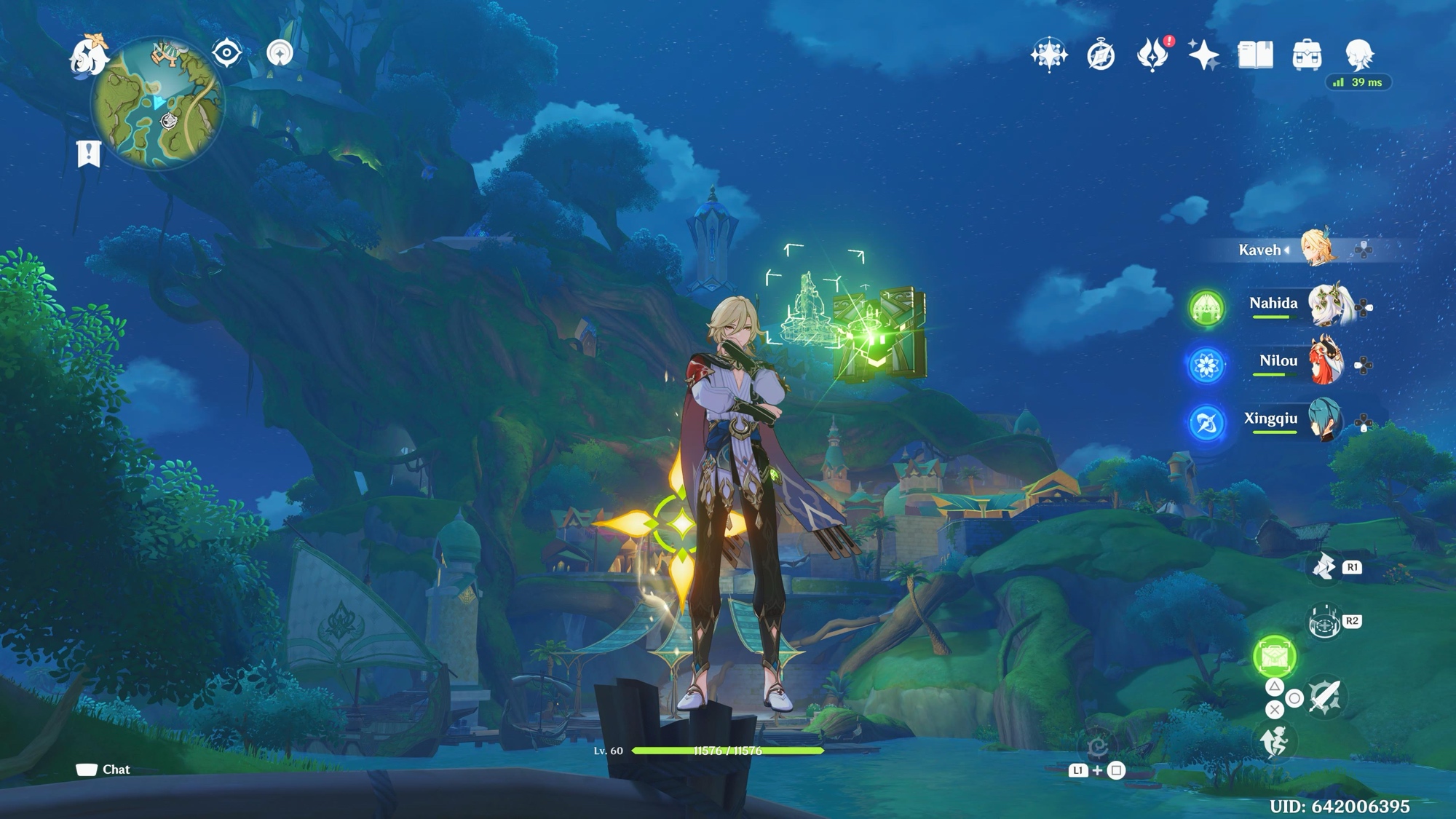Open the Paimon menu
Image resolution: width=1456 pixels, height=819 pixels.
[88, 55]
